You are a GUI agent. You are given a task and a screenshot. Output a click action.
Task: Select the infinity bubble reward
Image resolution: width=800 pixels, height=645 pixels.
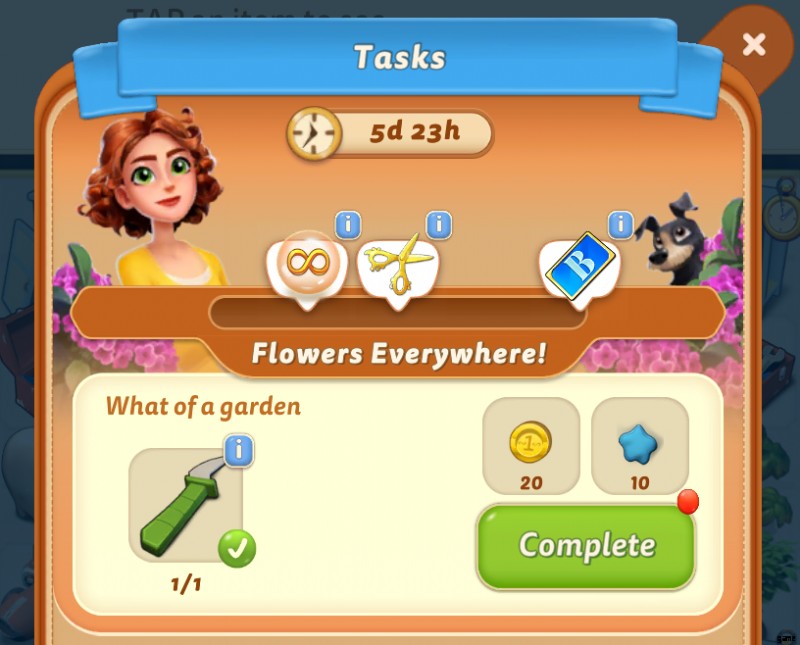pyautogui.click(x=306, y=264)
